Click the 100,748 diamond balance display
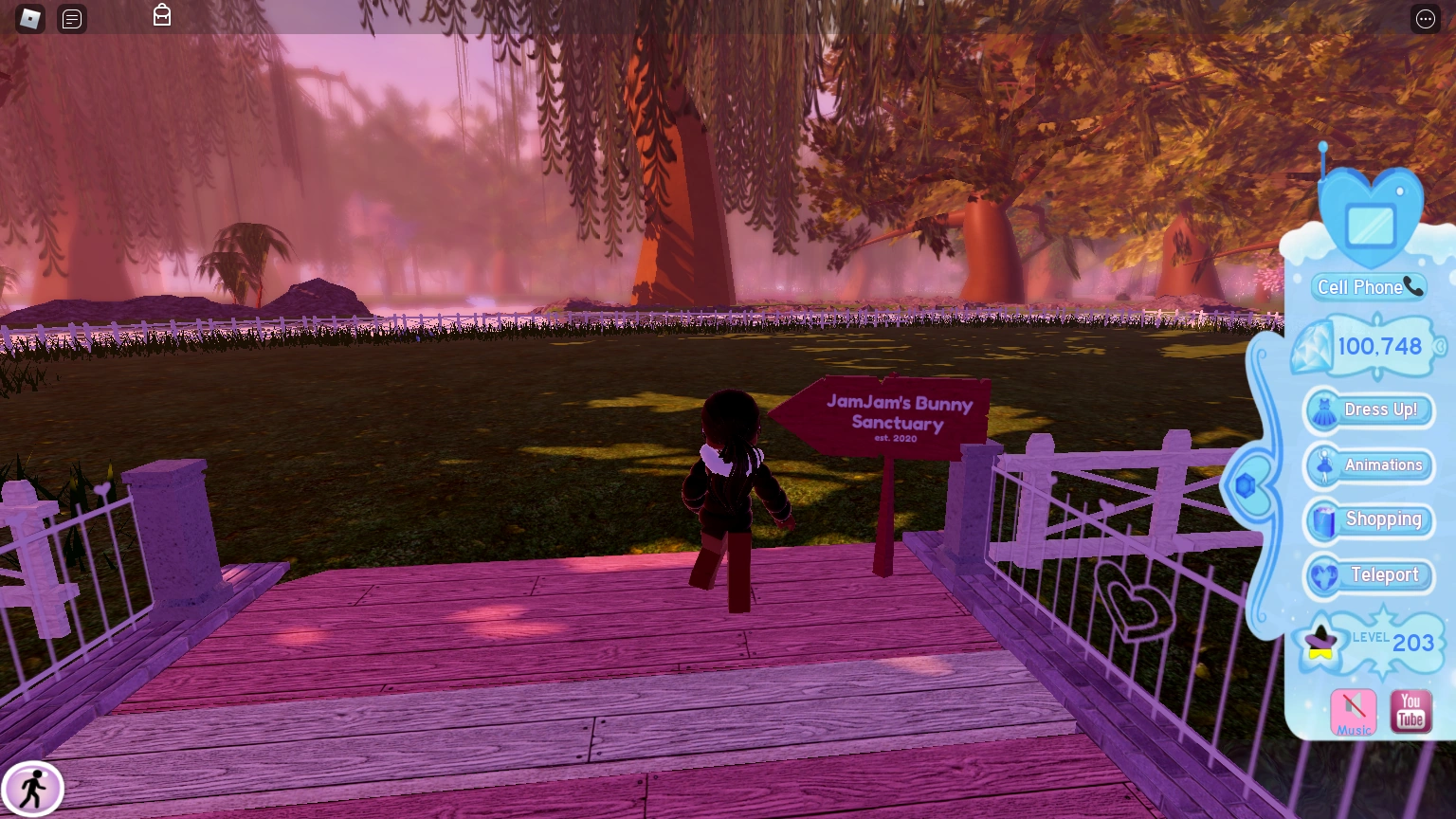This screenshot has height=819, width=1456. (x=1377, y=346)
